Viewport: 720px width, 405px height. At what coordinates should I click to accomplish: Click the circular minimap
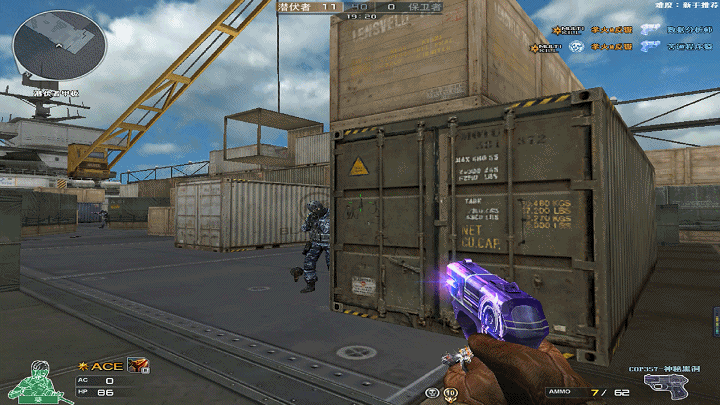coord(59,44)
